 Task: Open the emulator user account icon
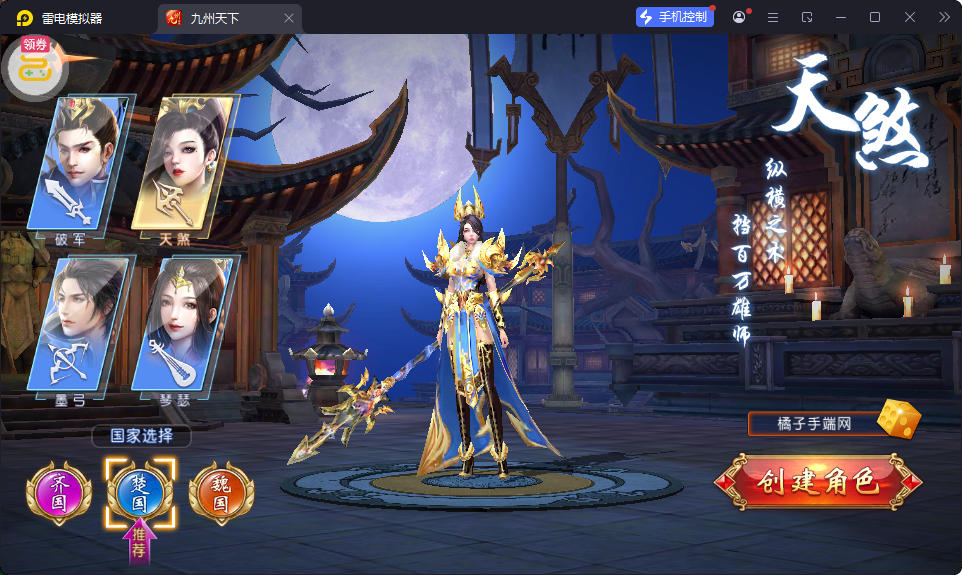point(739,17)
